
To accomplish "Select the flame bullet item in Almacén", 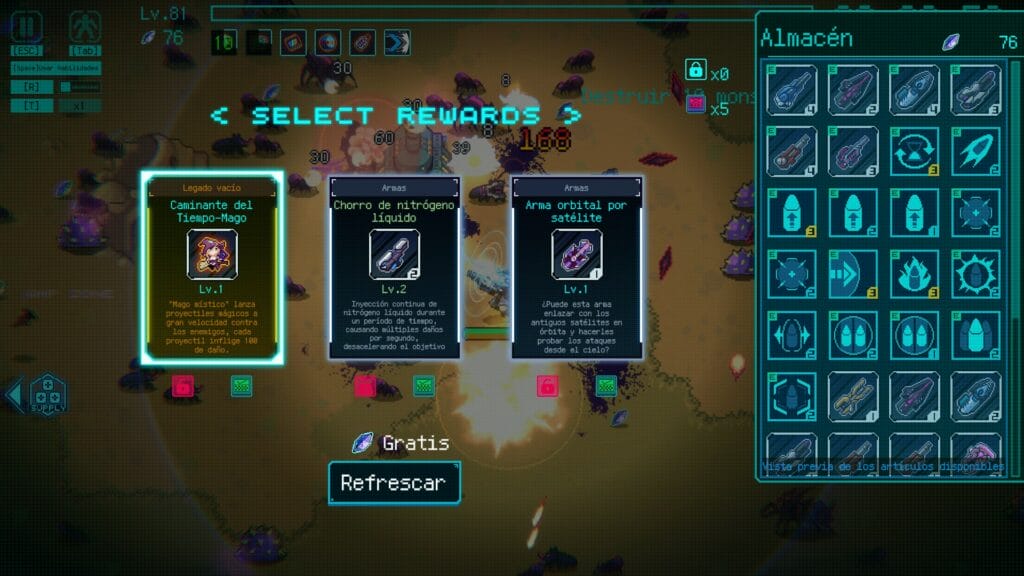I will click(914, 274).
